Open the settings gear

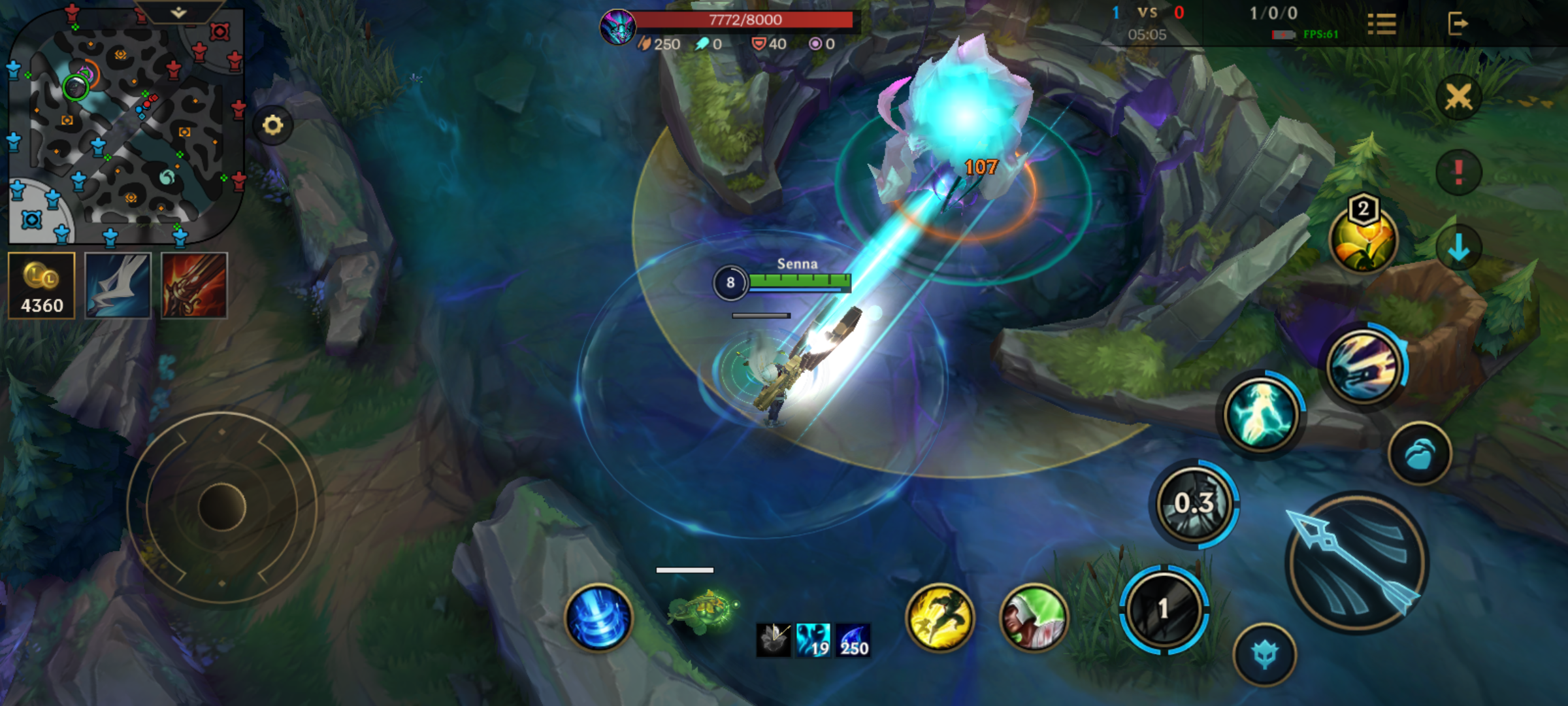pyautogui.click(x=273, y=125)
